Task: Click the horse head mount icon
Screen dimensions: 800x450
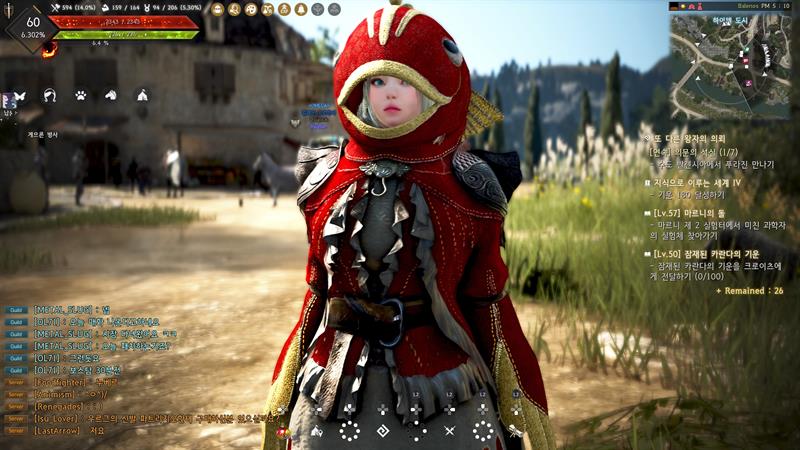Action: [111, 96]
